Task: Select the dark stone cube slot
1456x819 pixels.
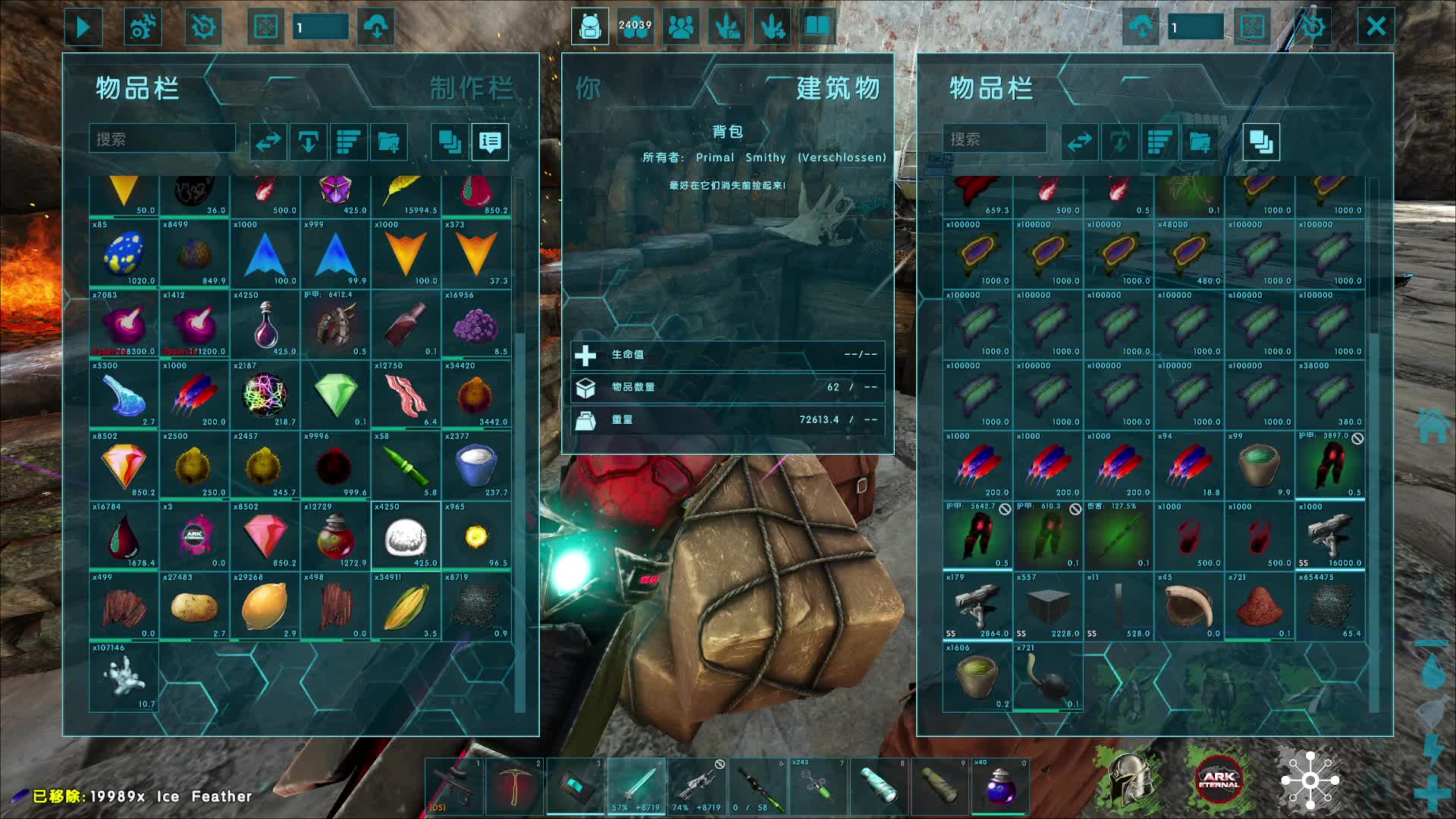Action: [x=1048, y=607]
